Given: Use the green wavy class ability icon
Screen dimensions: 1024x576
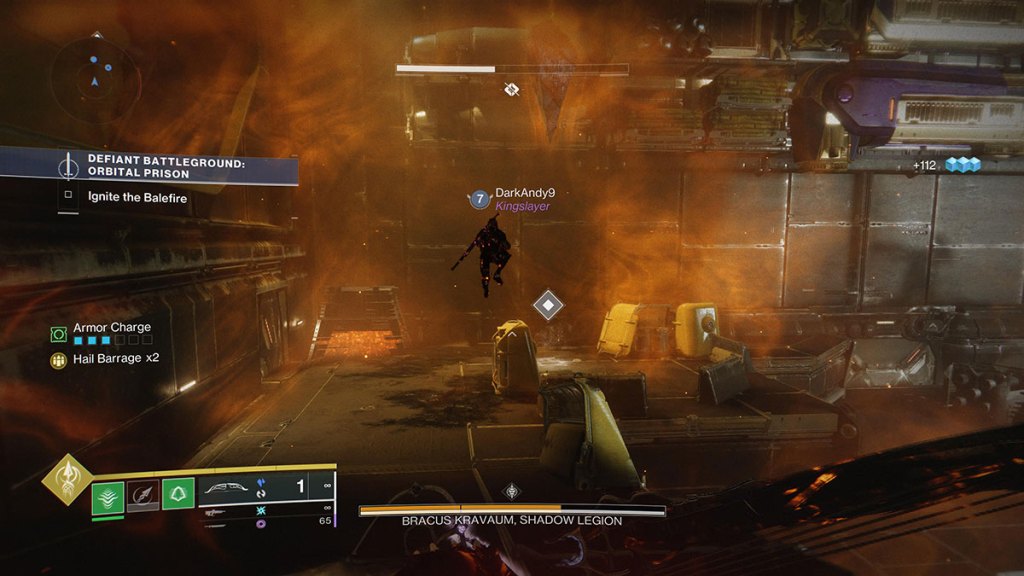Looking at the screenshot, I should tap(108, 494).
